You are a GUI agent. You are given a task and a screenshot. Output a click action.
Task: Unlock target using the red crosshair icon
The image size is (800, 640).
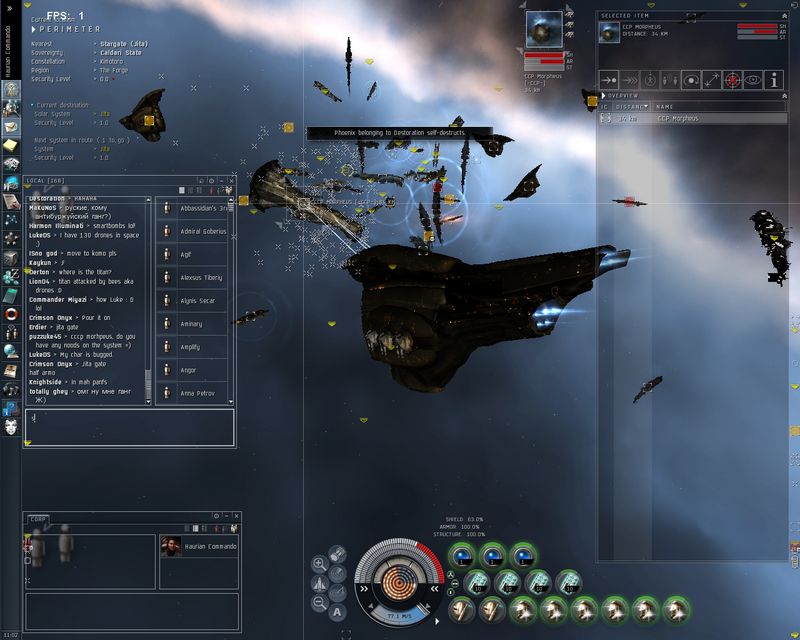point(732,80)
